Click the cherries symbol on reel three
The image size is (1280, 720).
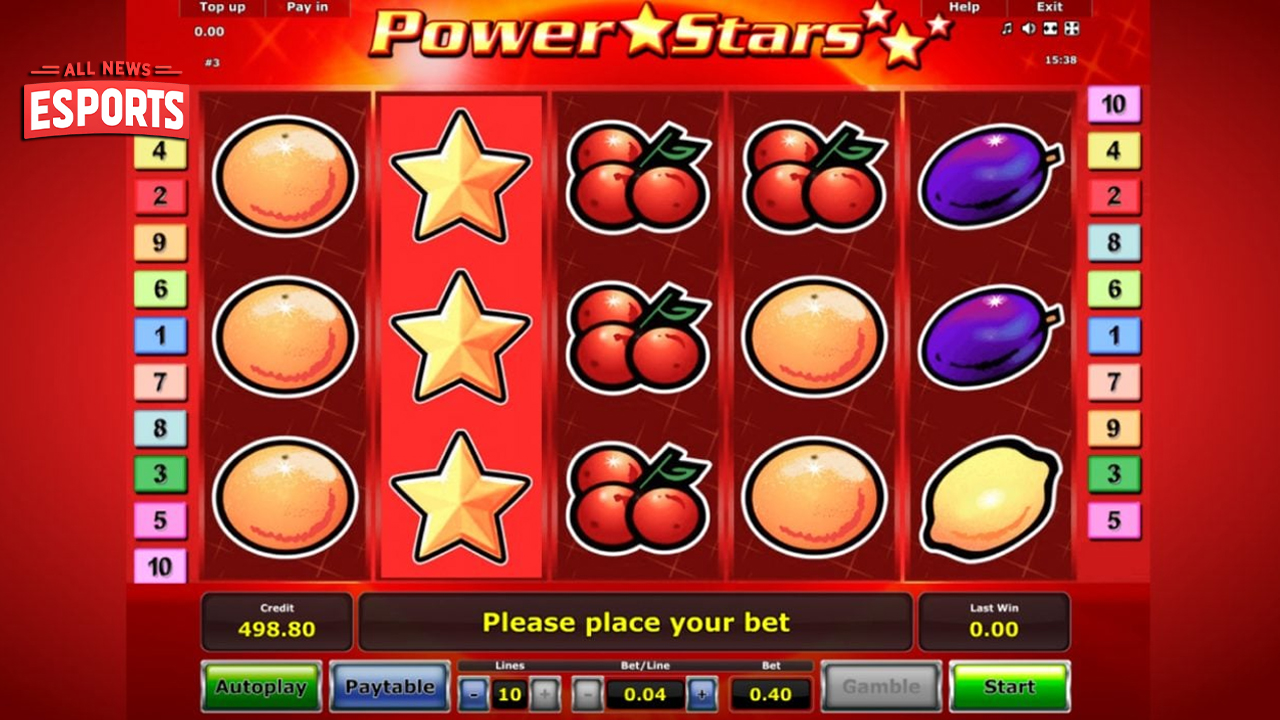click(x=637, y=337)
